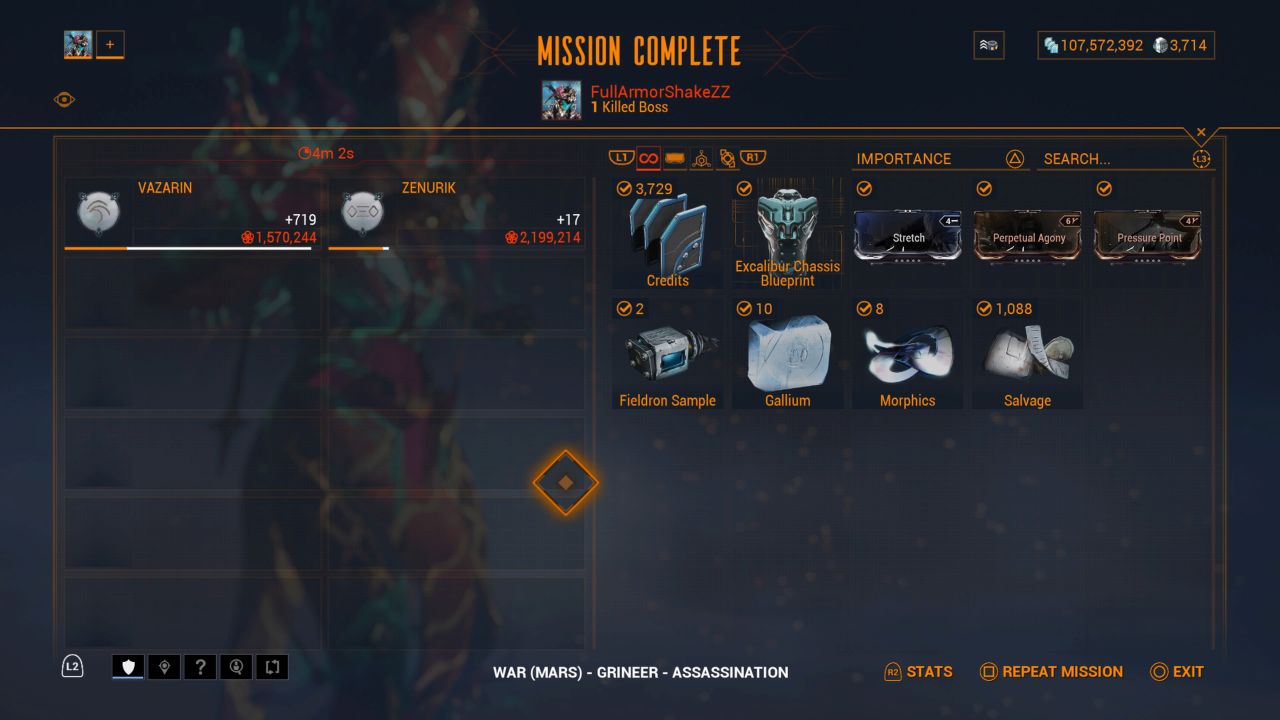This screenshot has height=720, width=1280.
Task: Select the Morphics resource tile
Action: [907, 354]
